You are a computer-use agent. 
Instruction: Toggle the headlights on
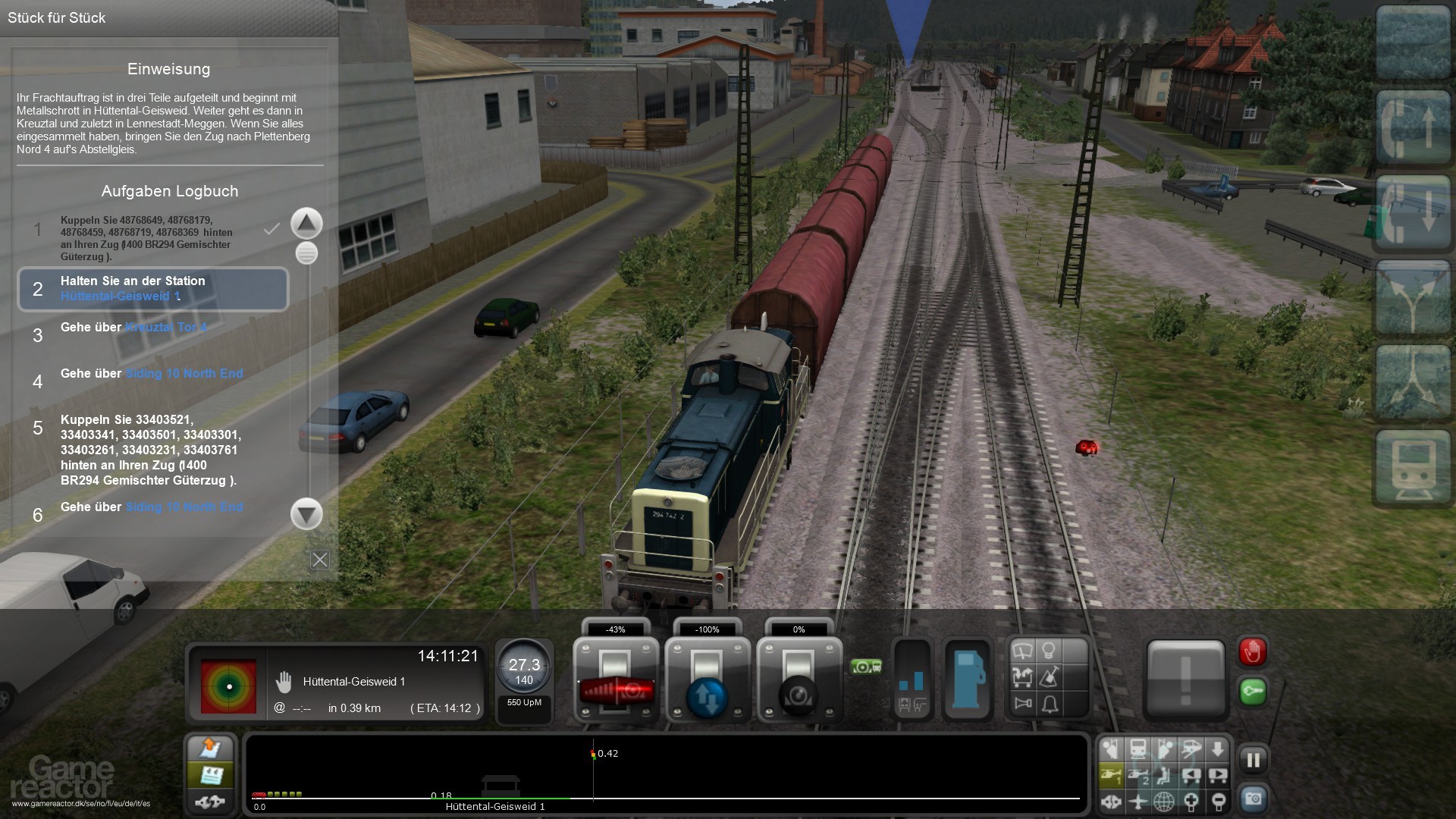coord(1049,650)
